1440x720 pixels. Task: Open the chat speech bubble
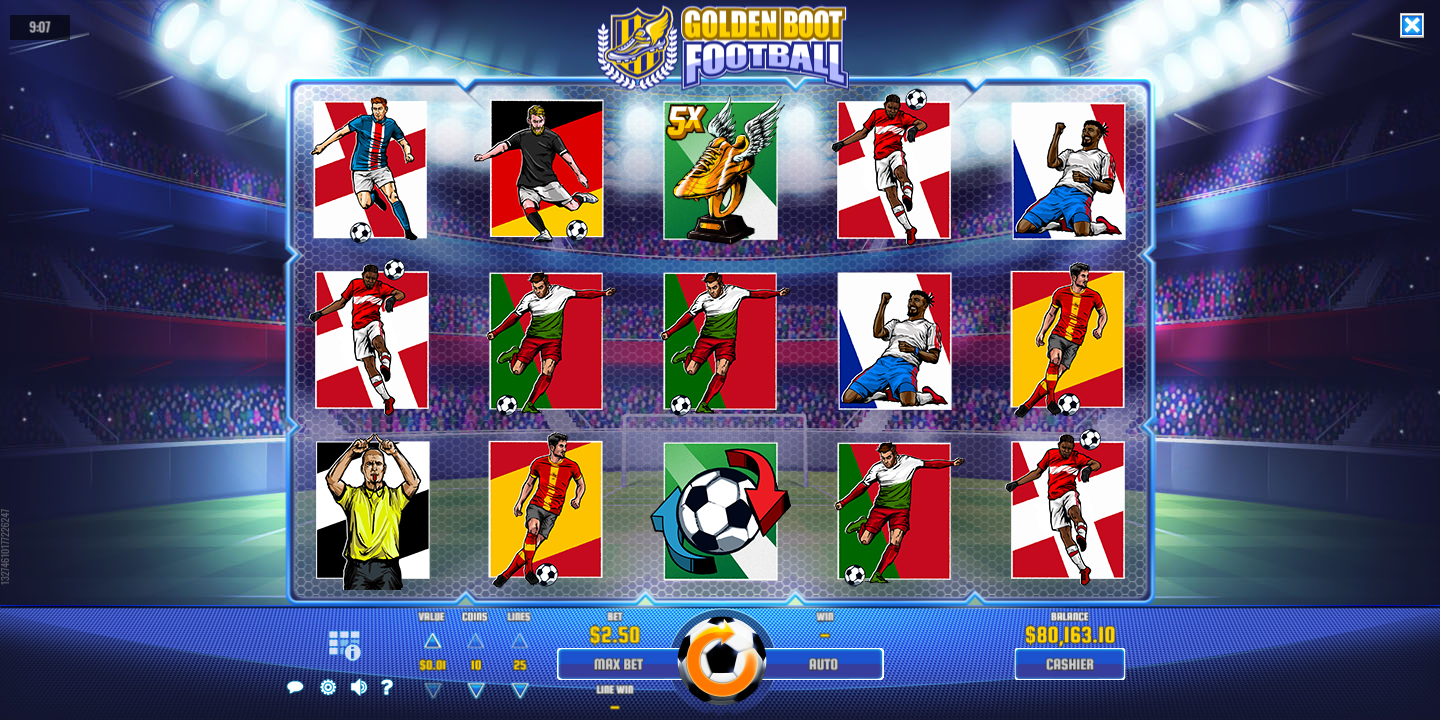click(x=295, y=687)
